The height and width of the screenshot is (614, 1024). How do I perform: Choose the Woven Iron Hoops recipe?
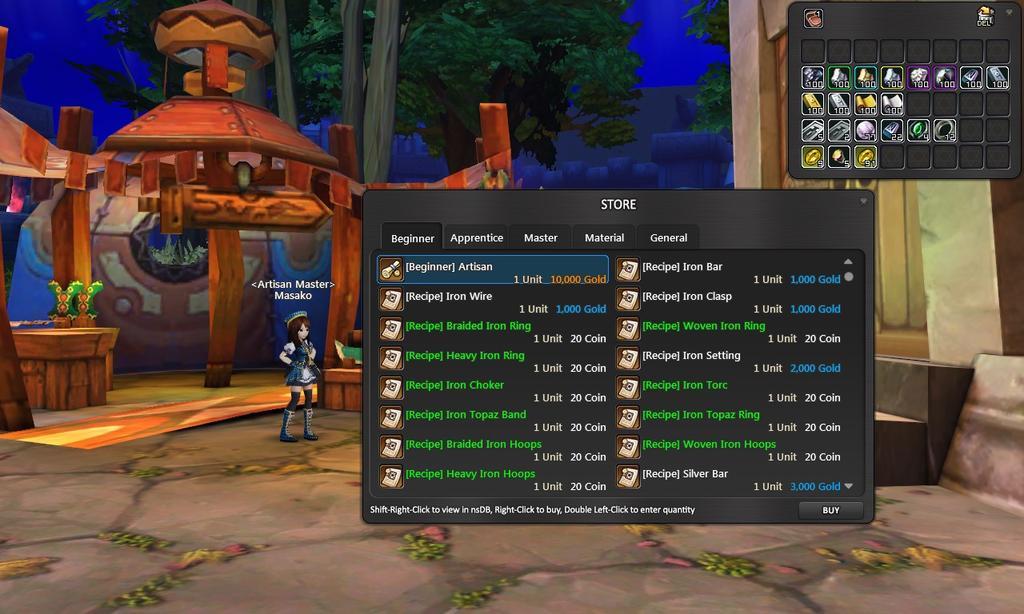tap(729, 449)
